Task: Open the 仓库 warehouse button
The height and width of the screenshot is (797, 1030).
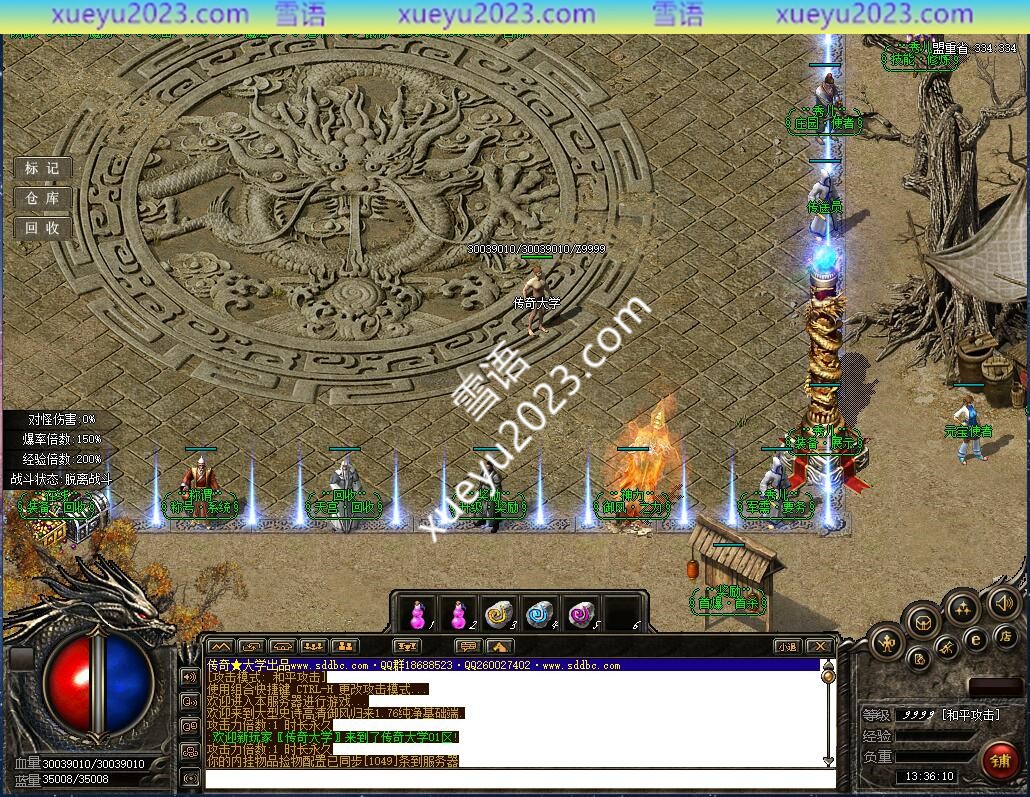Action: (42, 198)
